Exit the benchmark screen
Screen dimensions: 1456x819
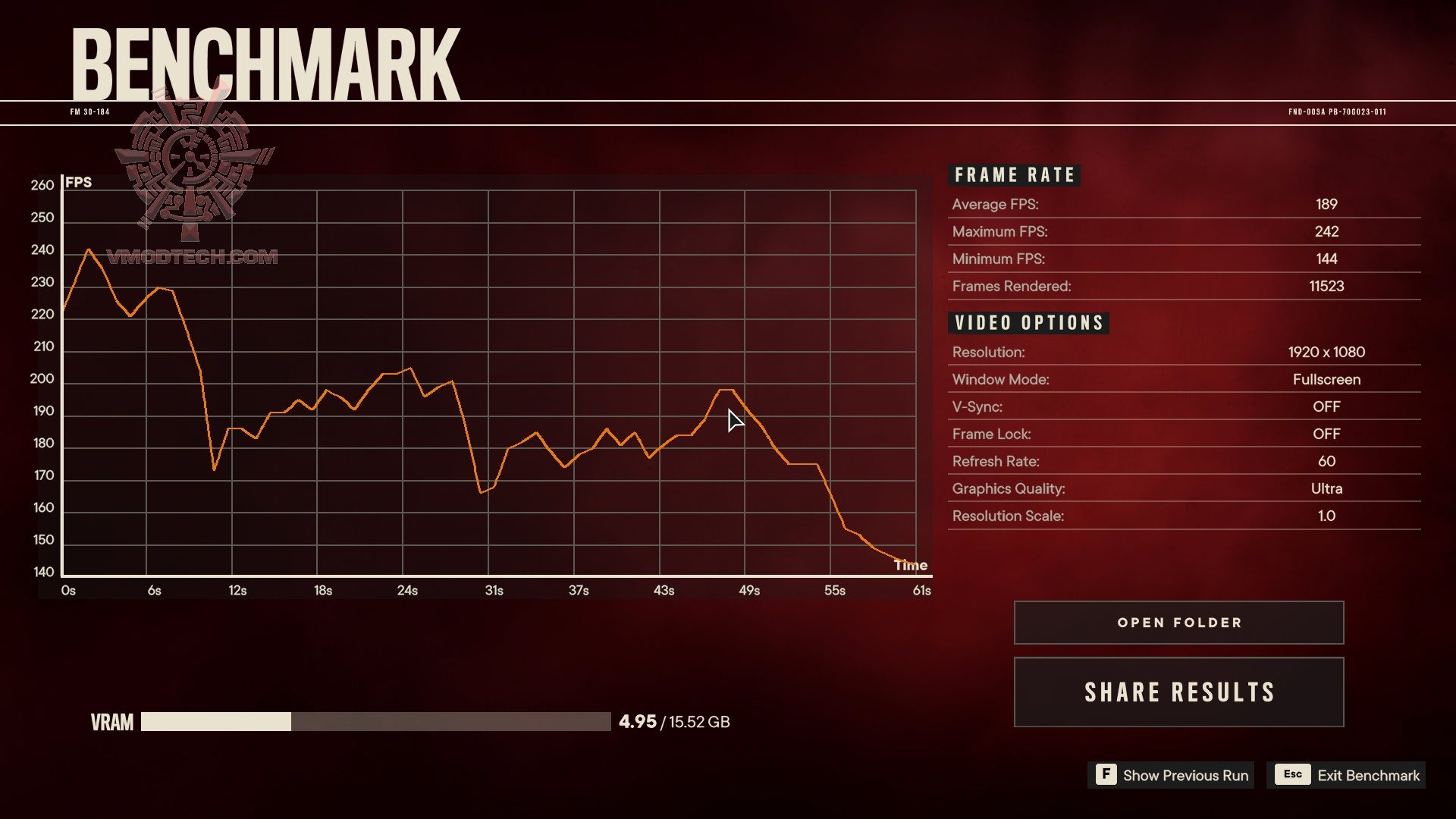[1346, 775]
